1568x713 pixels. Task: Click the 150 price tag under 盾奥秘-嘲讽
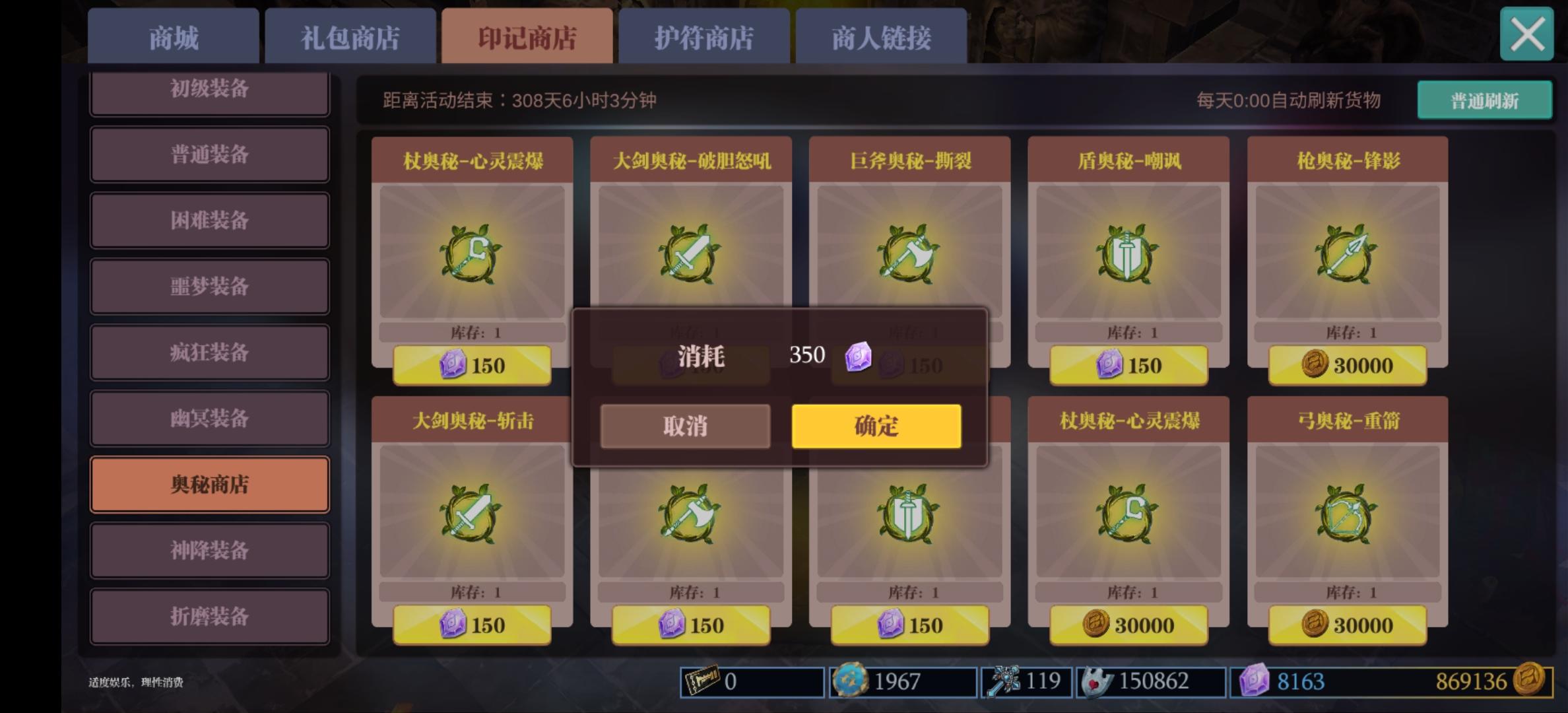click(x=1128, y=364)
